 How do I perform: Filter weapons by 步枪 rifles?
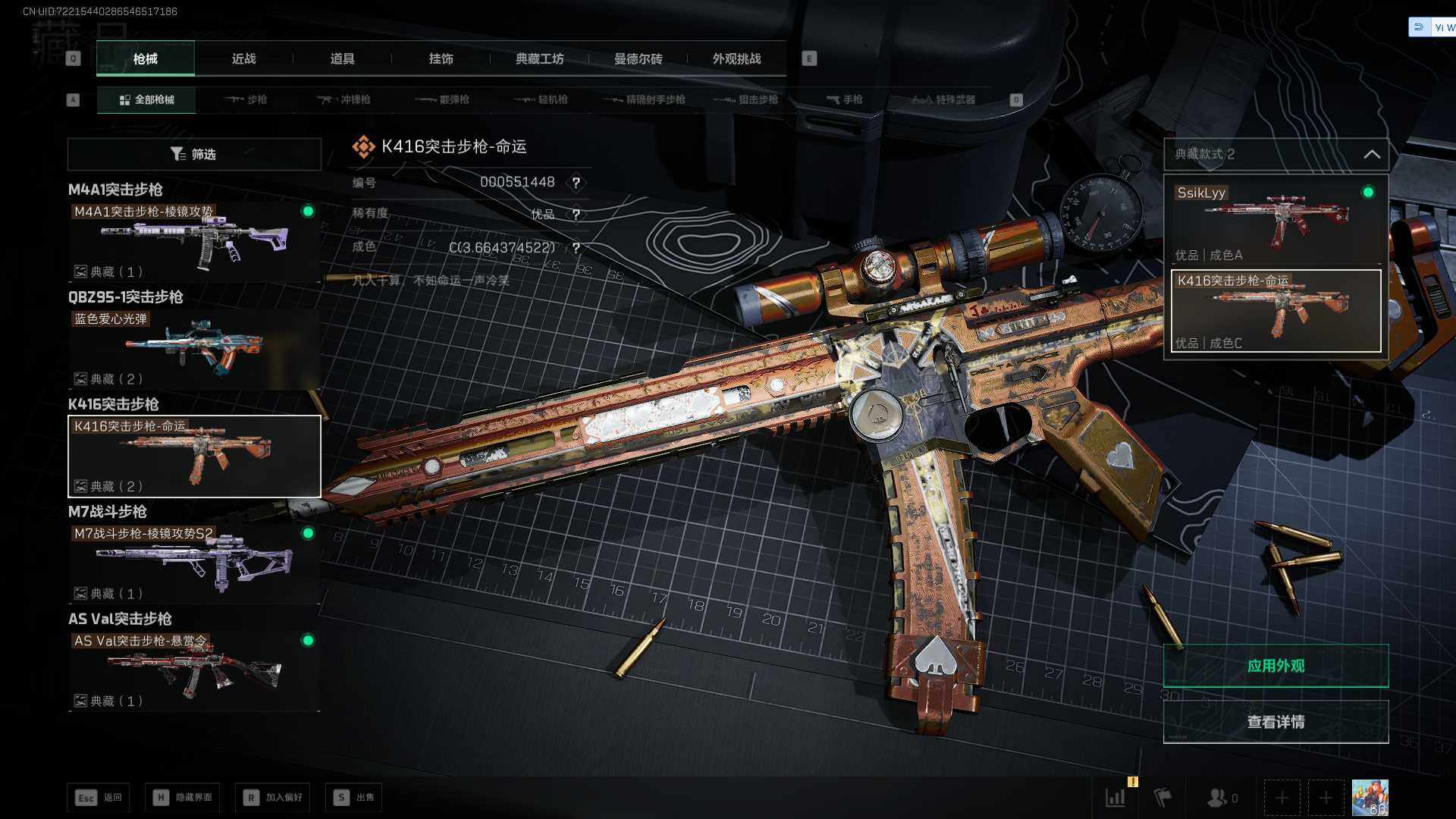[246, 99]
